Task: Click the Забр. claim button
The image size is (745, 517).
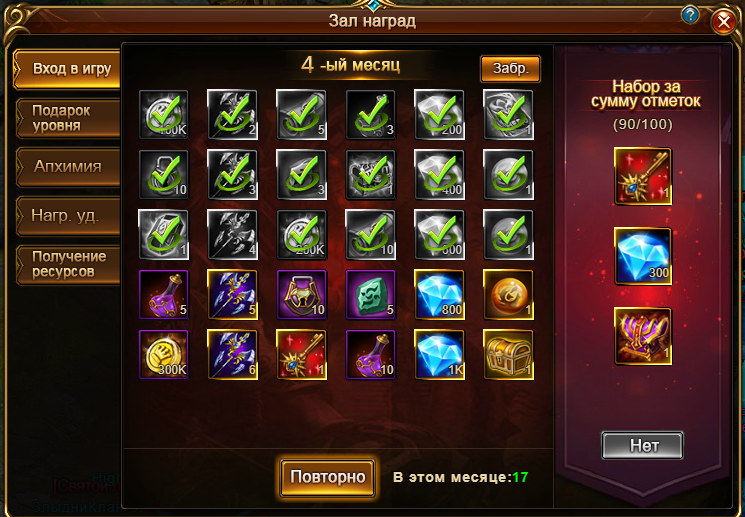Action: point(510,68)
